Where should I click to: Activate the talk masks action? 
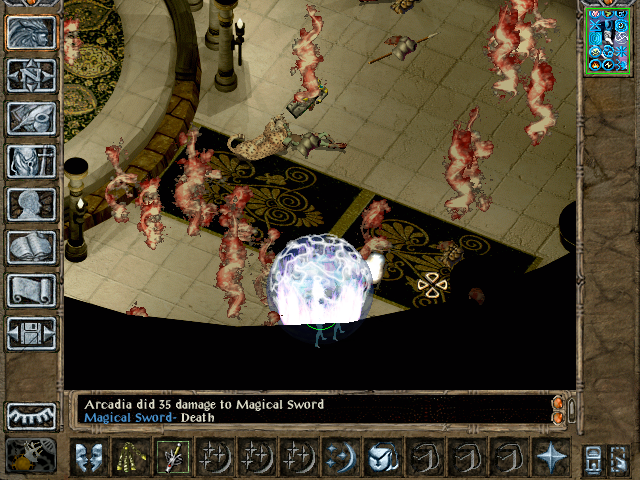point(88,456)
